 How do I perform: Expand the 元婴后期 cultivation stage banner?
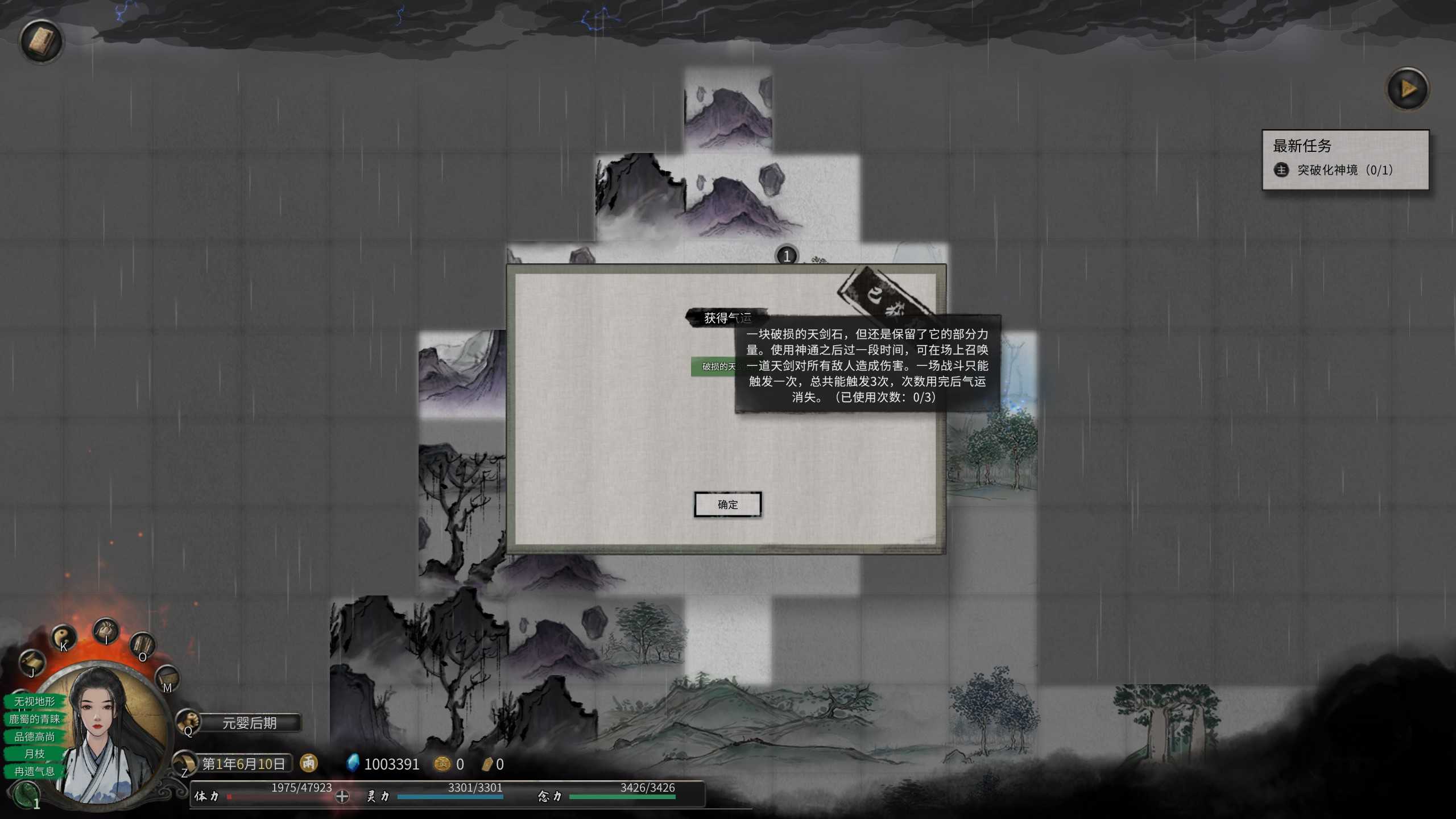coord(249,722)
